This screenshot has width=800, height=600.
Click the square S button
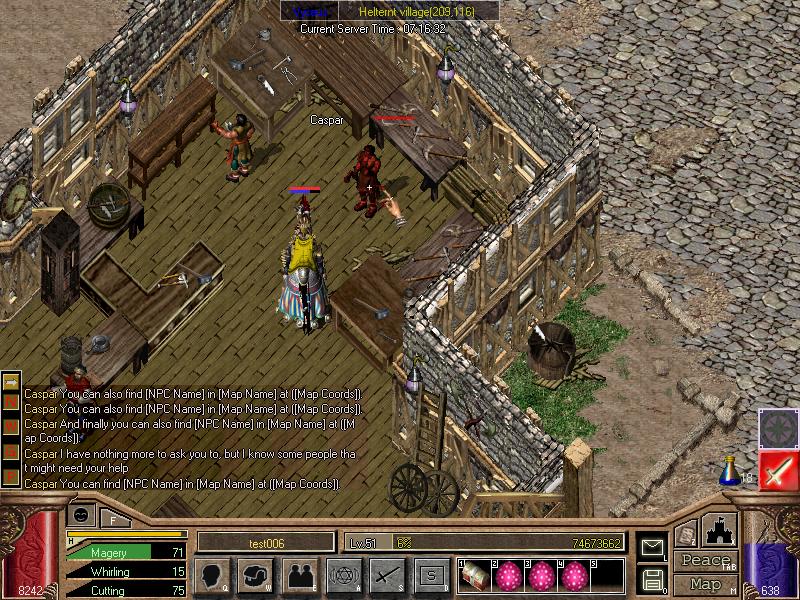[x=431, y=574]
